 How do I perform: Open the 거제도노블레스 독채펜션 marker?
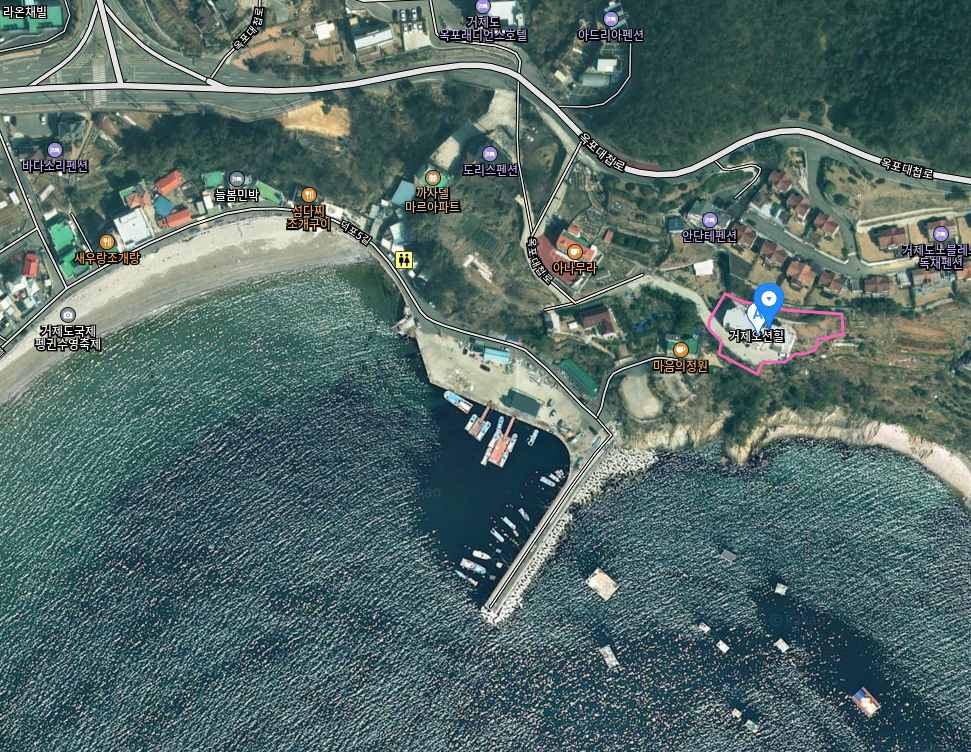pyautogui.click(x=939, y=234)
